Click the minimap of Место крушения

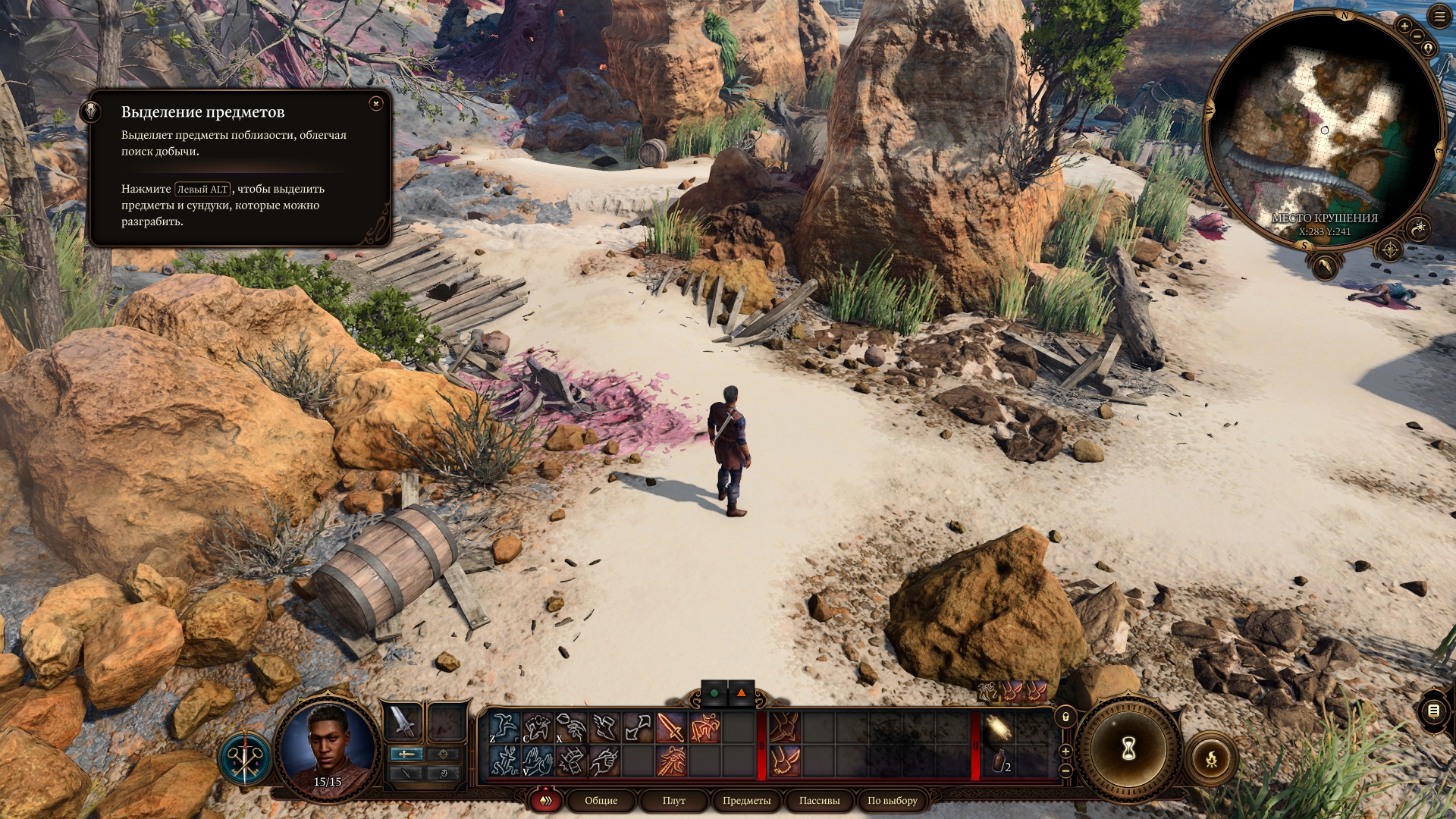[1323, 129]
